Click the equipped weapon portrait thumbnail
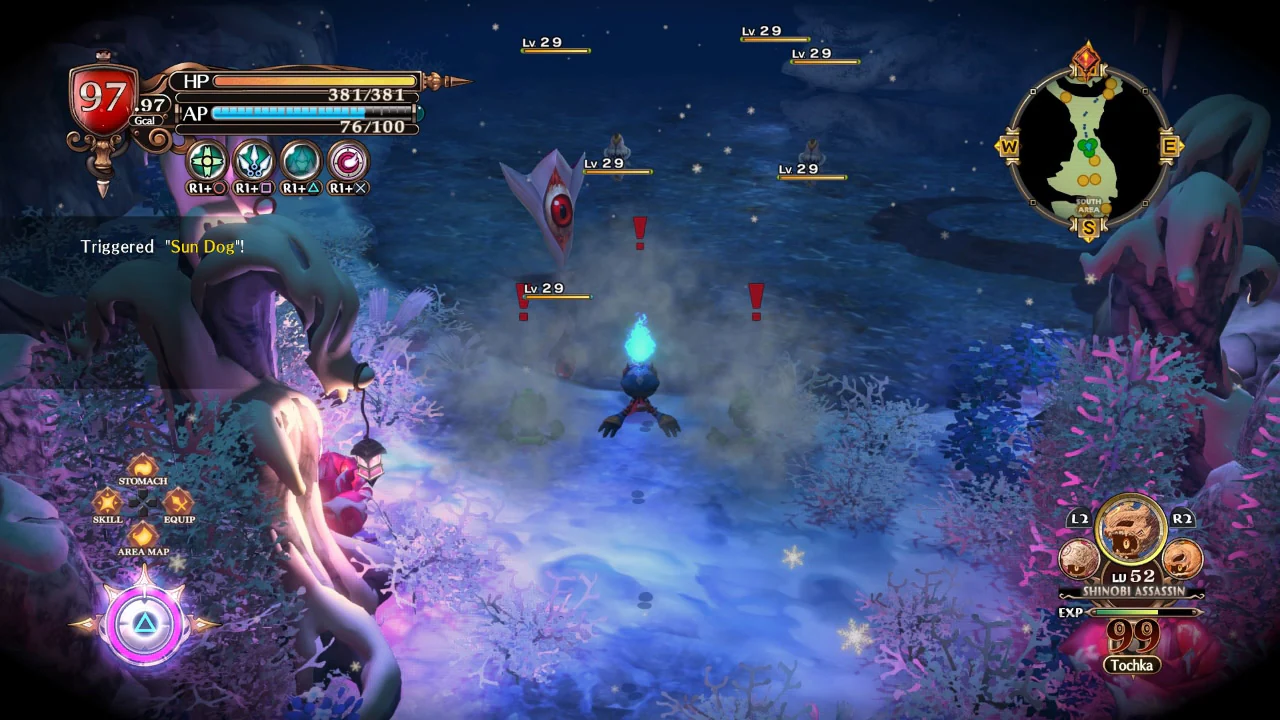Screen dimensions: 1280x720 [1130, 527]
